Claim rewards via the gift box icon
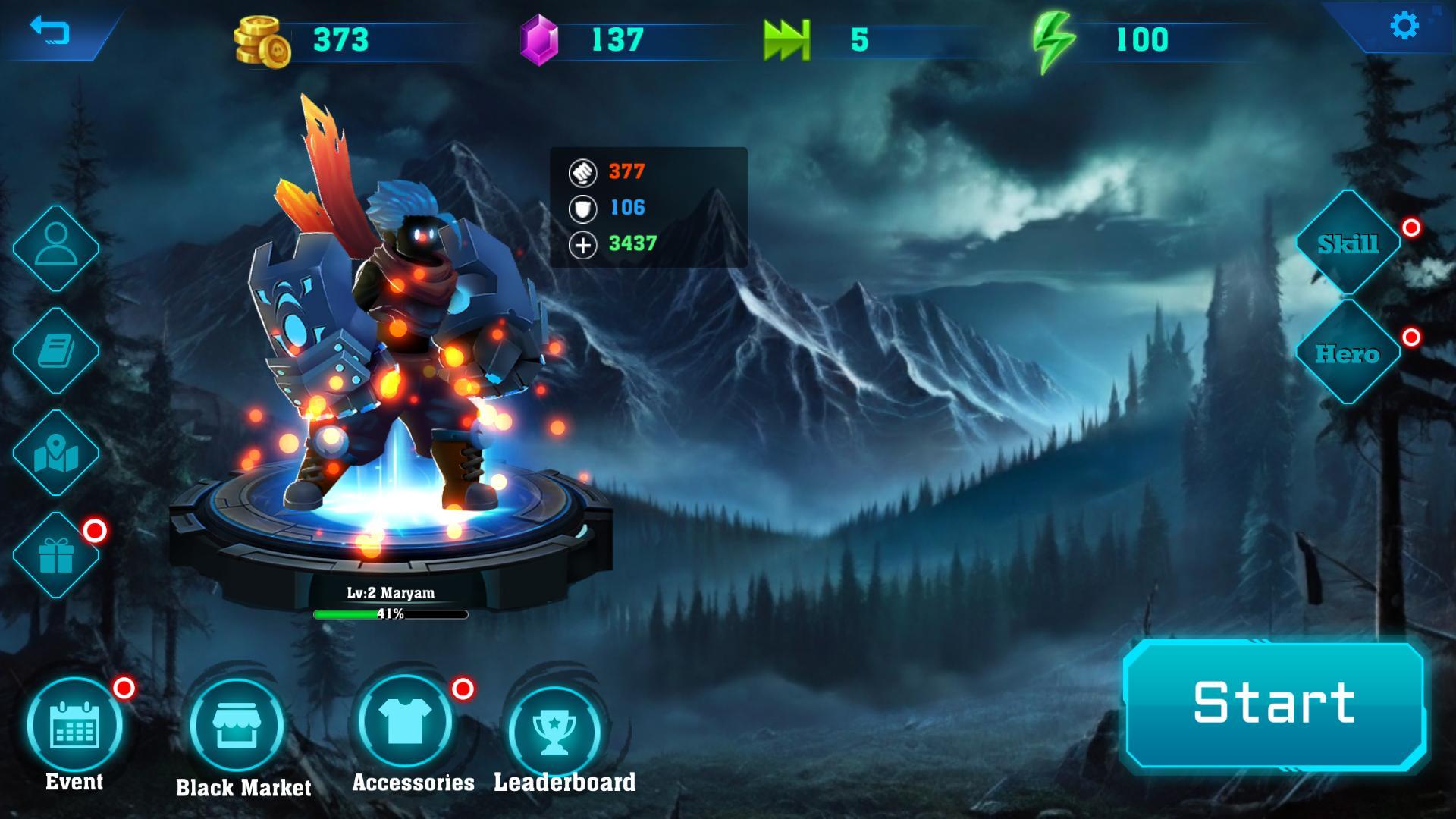 [x=56, y=555]
